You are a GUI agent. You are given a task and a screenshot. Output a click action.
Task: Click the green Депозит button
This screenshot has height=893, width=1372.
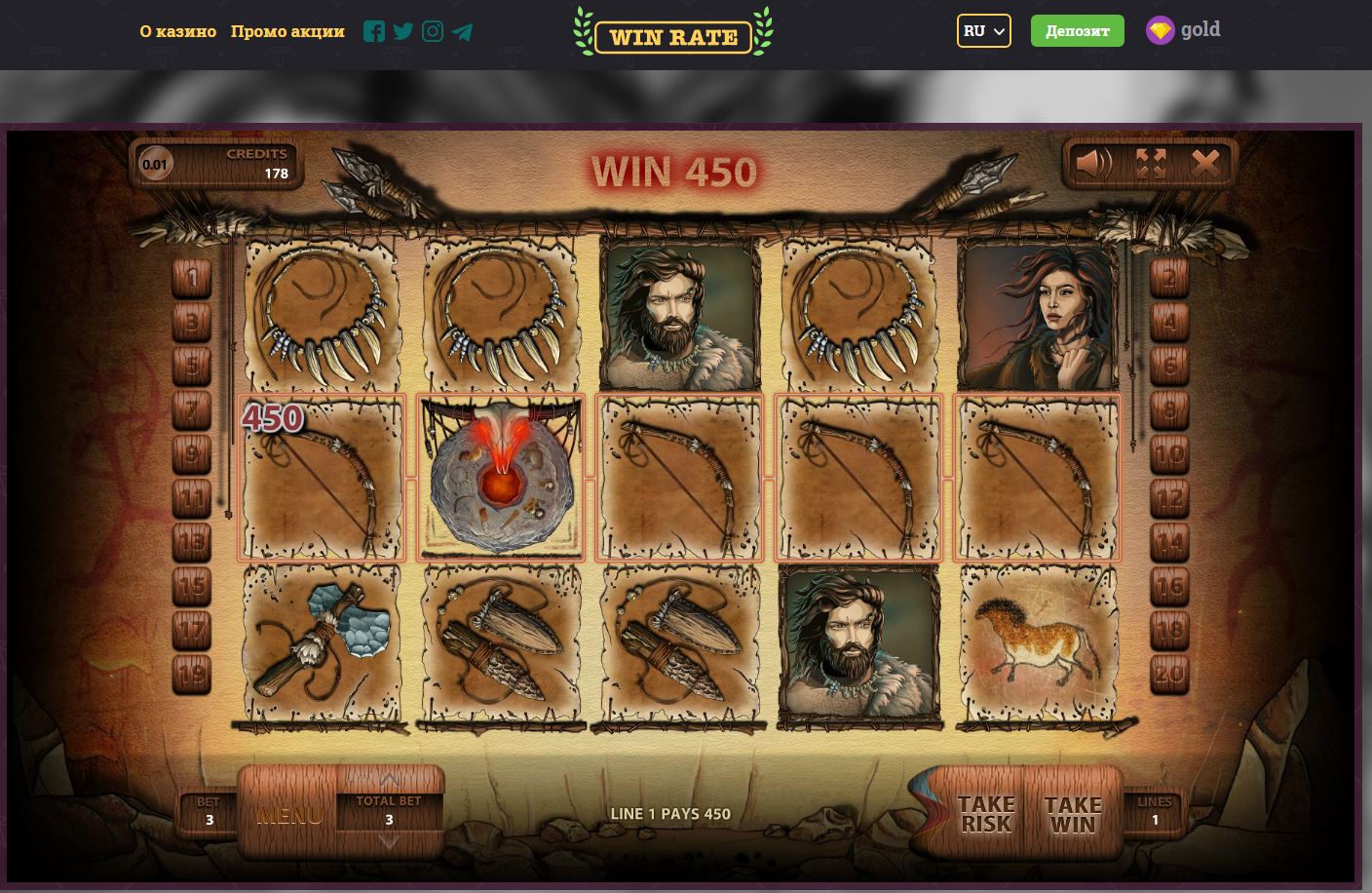point(1077,31)
